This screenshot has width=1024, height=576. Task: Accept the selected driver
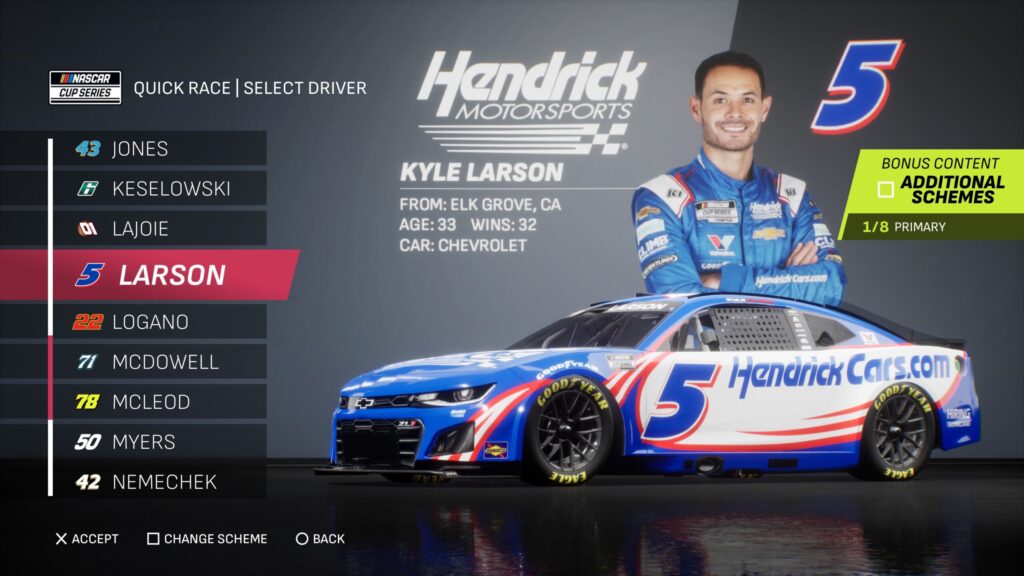coord(87,539)
